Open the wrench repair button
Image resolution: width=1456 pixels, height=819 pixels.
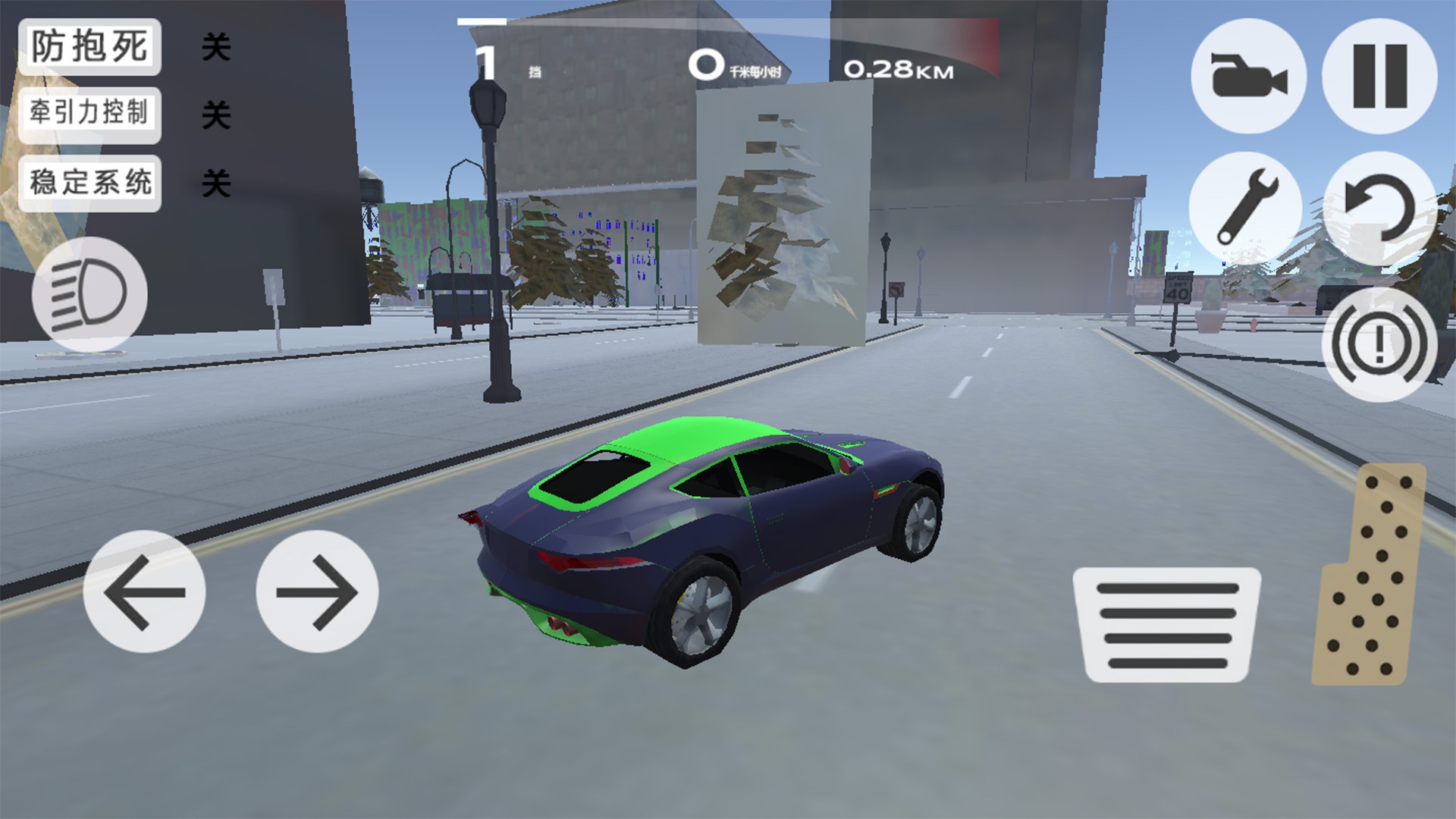pyautogui.click(x=1247, y=208)
